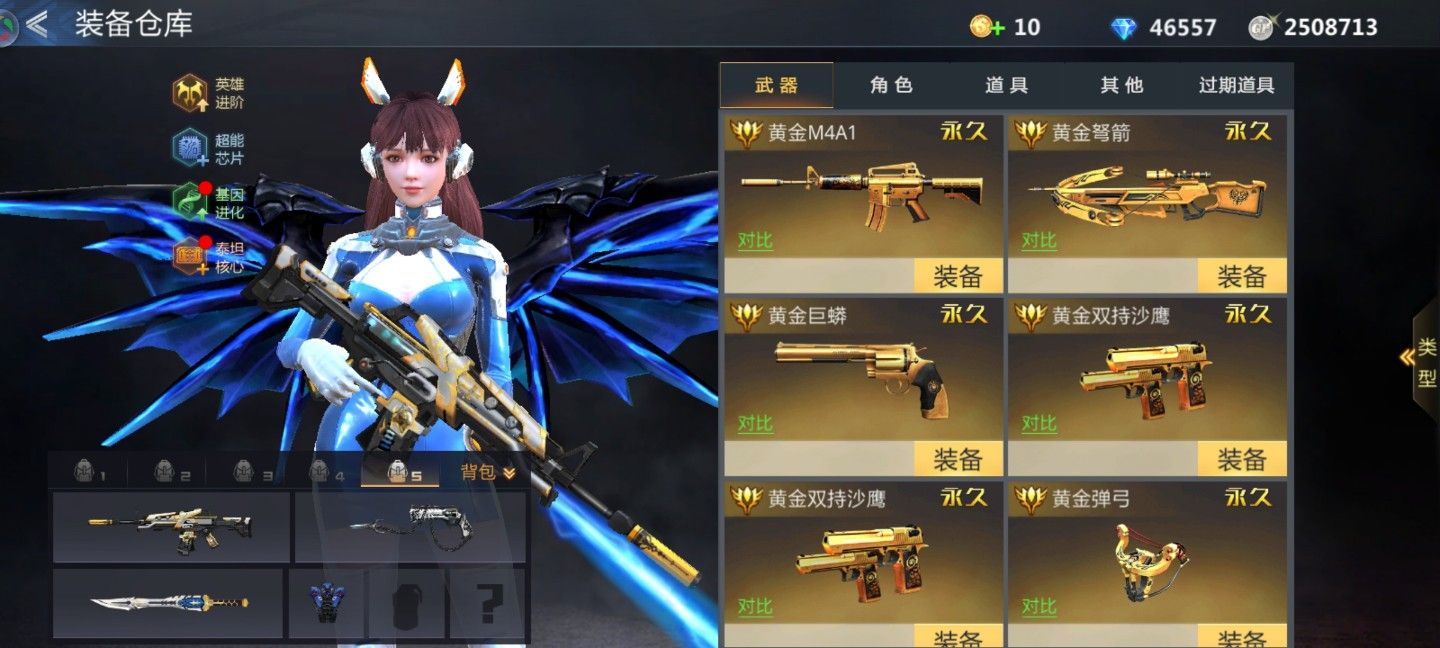Select the equipped knife slot
1440x648 pixels.
point(168,604)
